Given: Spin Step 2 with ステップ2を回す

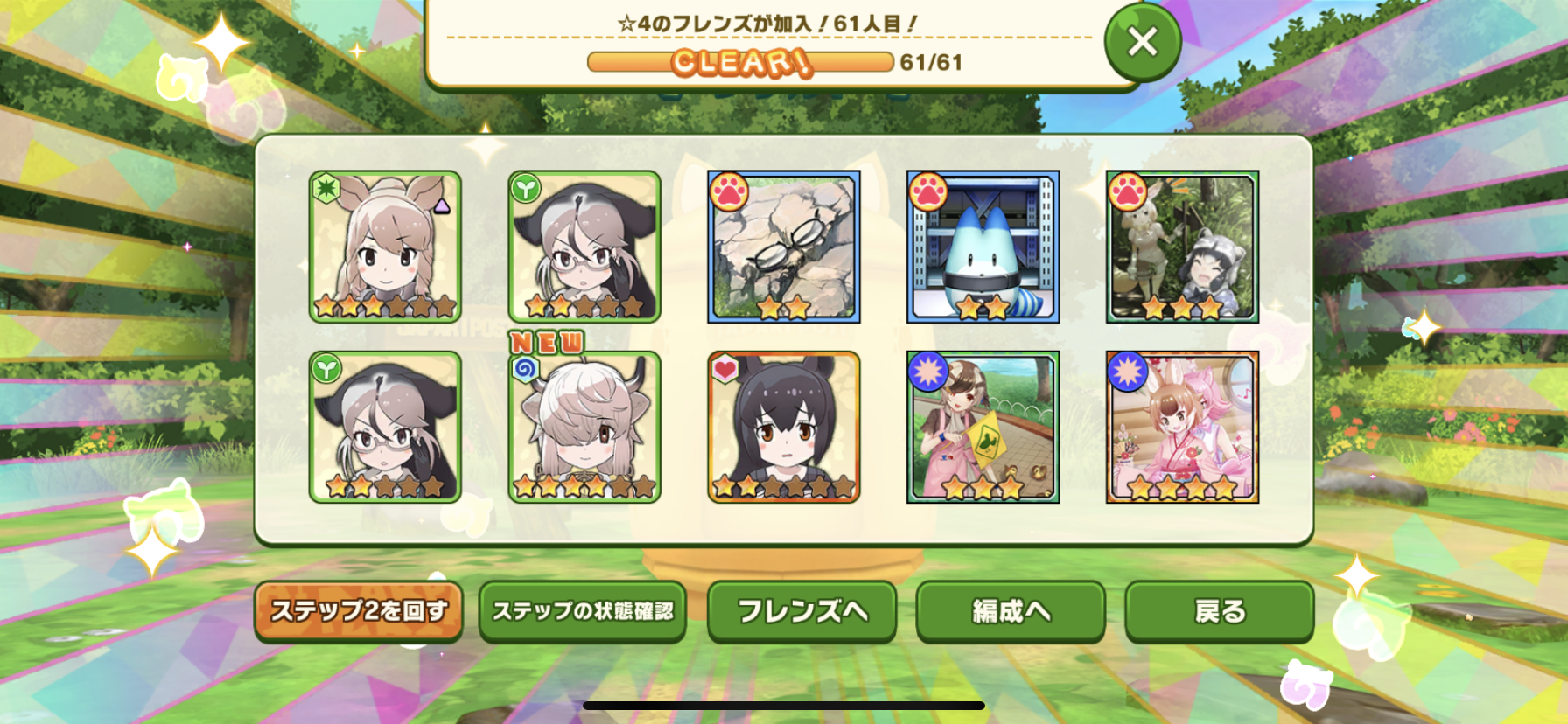Looking at the screenshot, I should 359,611.
